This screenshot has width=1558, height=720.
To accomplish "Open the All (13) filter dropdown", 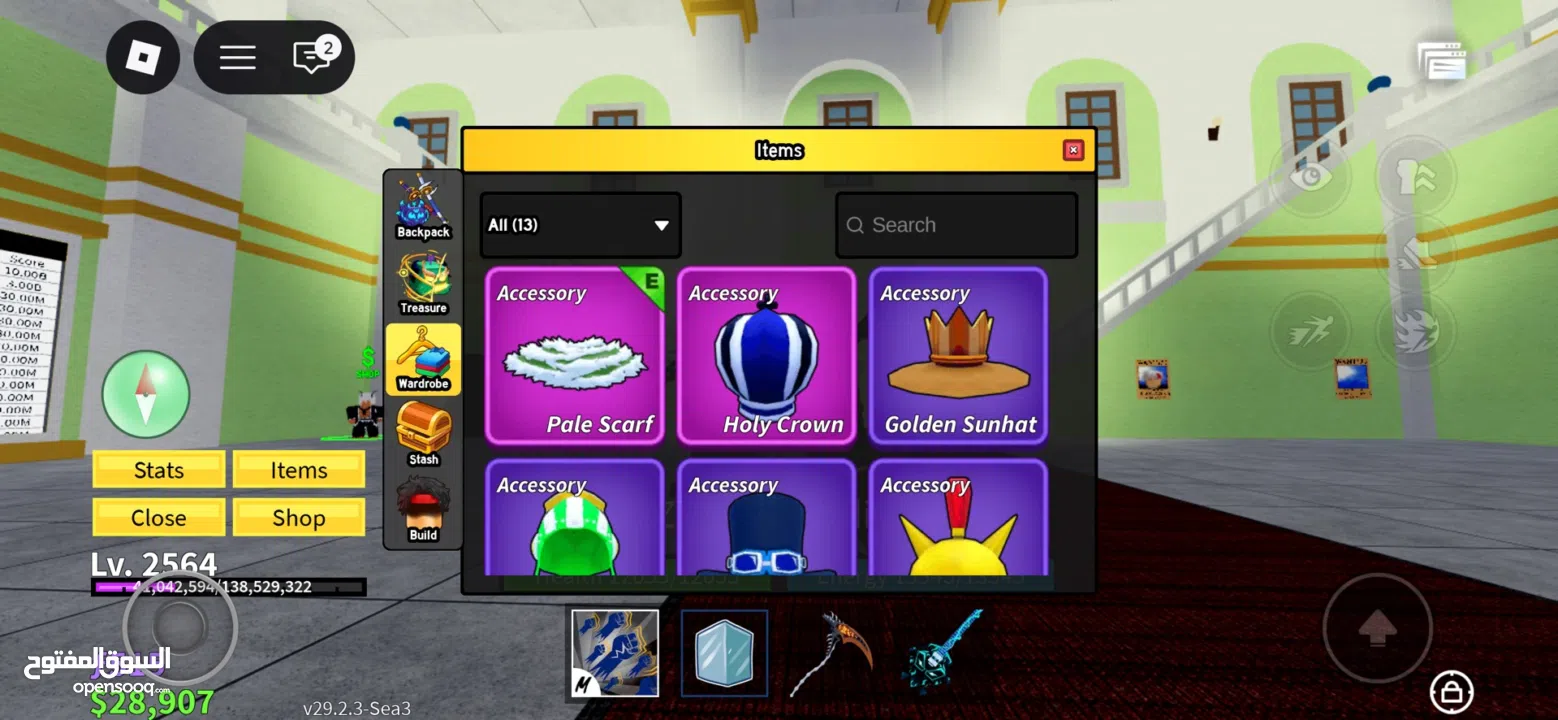I will tap(580, 225).
